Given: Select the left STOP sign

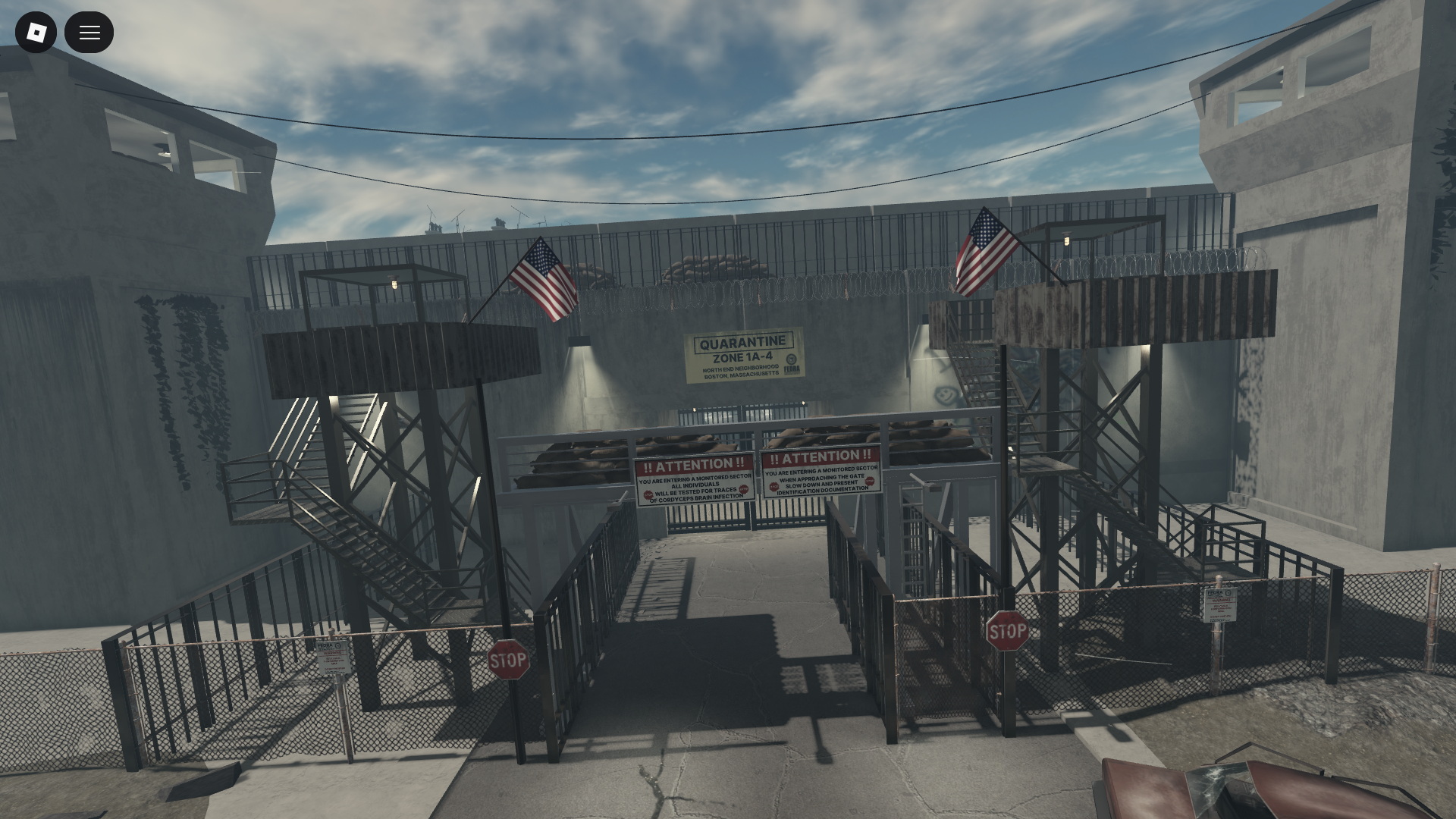Looking at the screenshot, I should point(508,659).
